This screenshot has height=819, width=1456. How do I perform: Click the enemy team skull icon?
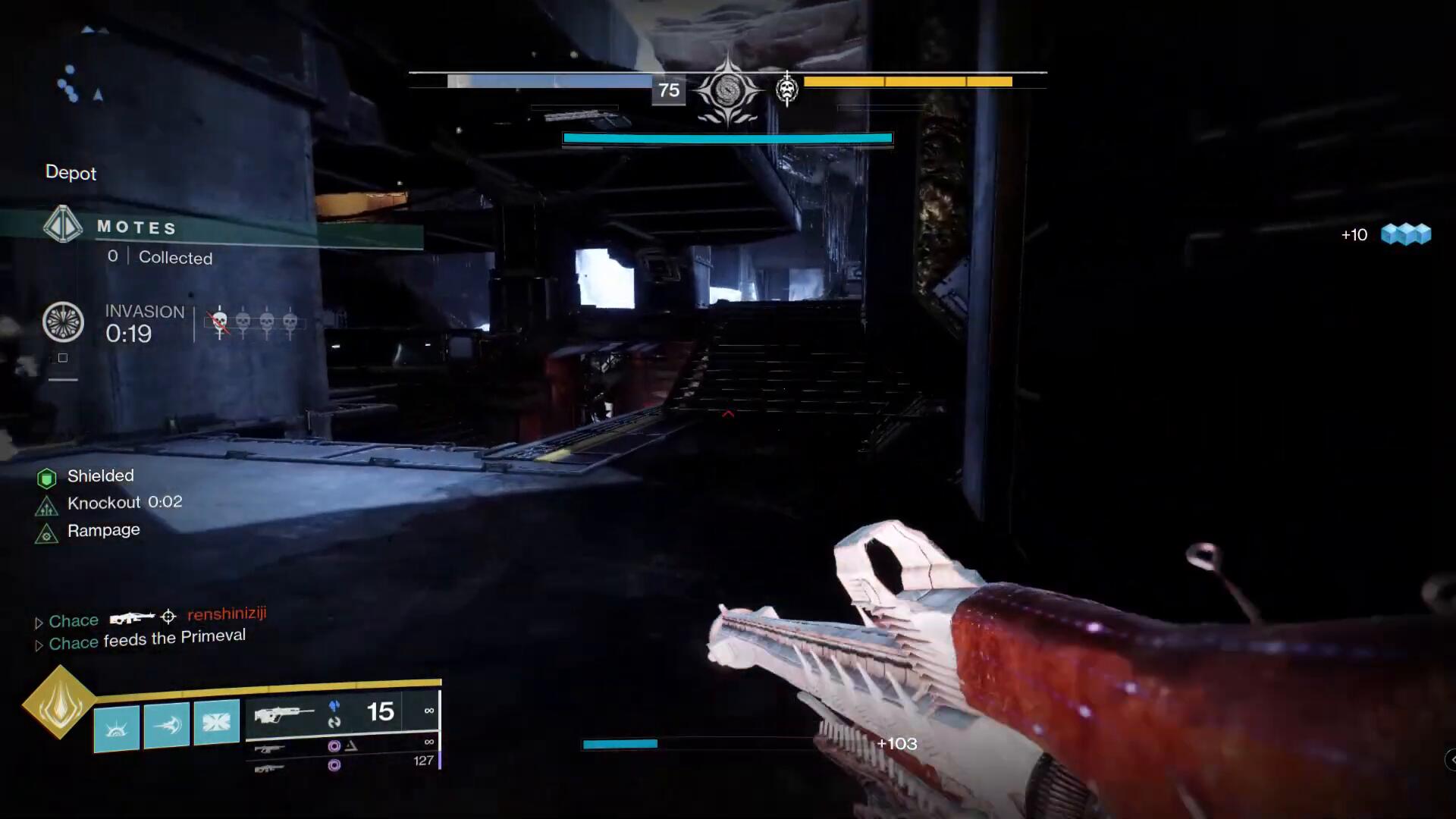[x=787, y=89]
